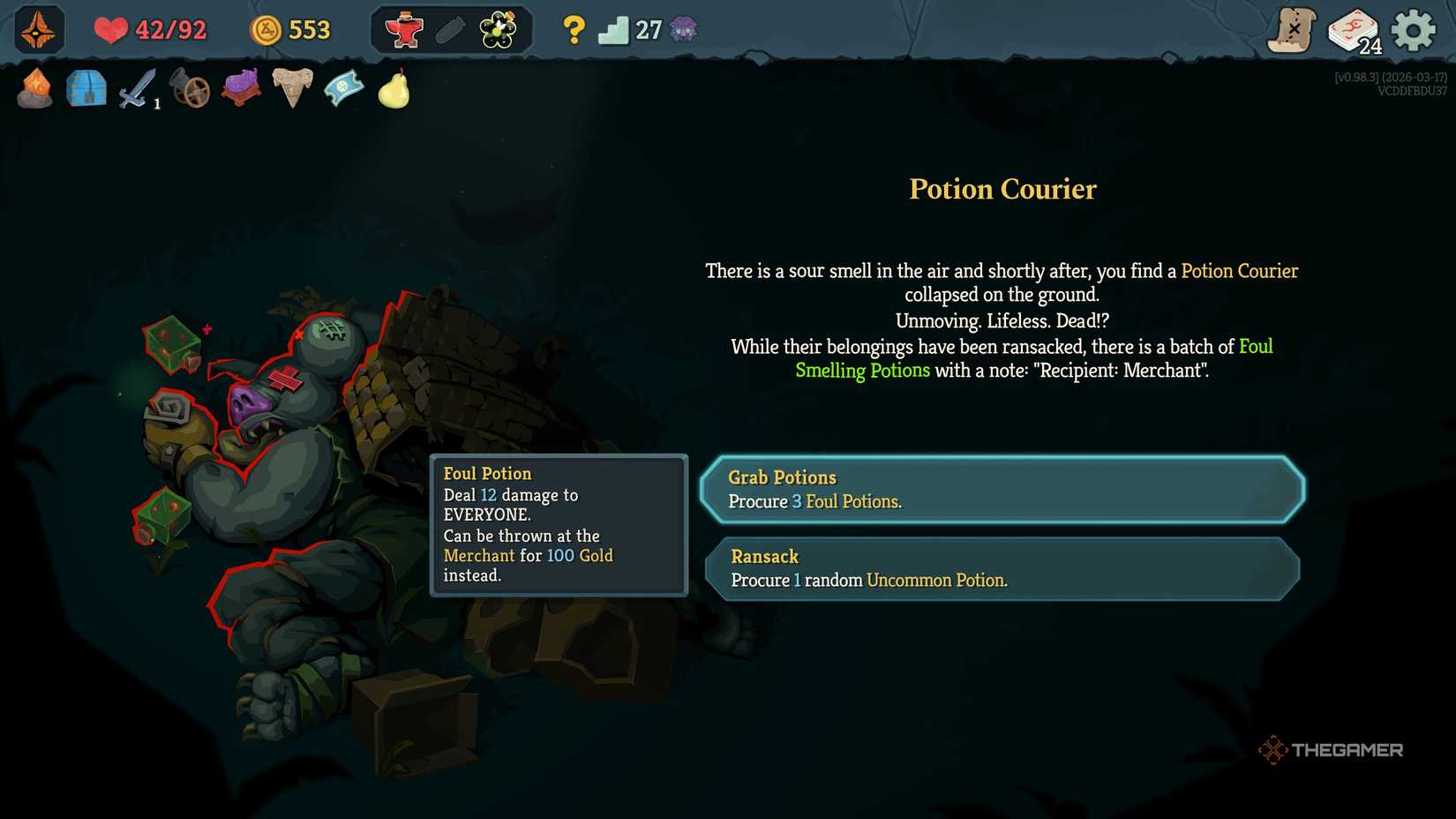Click the skull ticket item
This screenshot has height=819, width=1456.
click(343, 88)
